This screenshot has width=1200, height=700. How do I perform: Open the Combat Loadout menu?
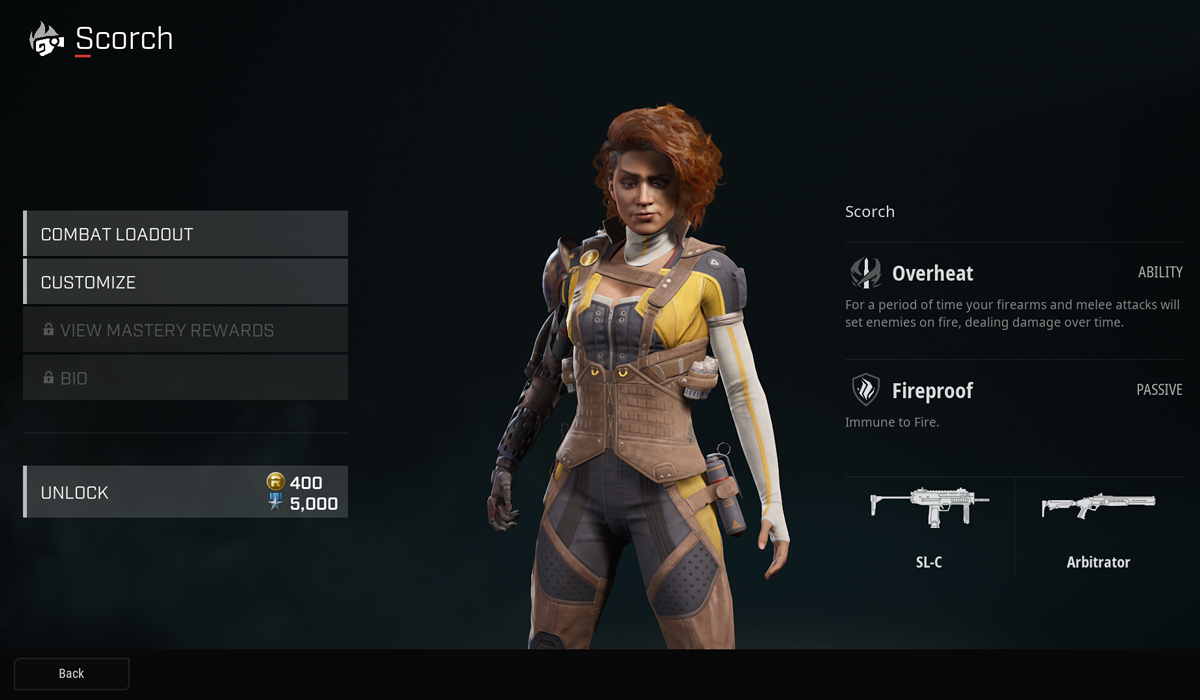[185, 234]
